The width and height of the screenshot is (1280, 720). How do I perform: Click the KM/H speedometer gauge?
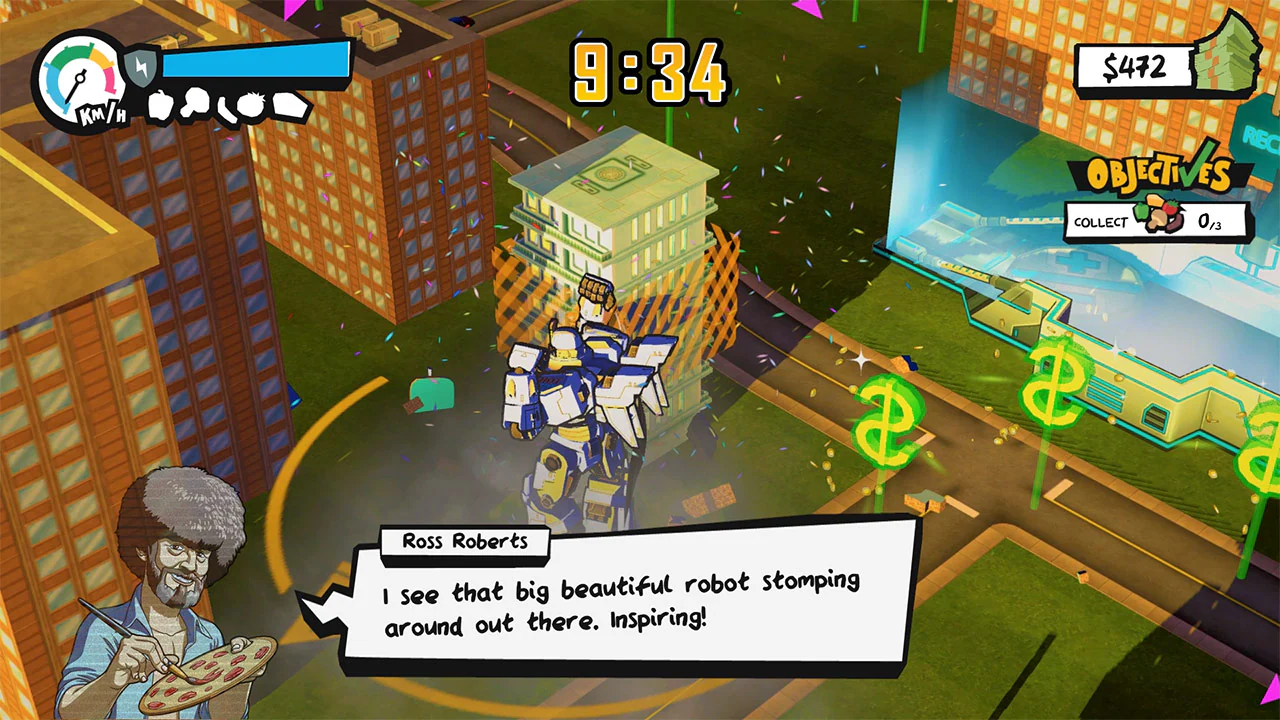pos(78,78)
